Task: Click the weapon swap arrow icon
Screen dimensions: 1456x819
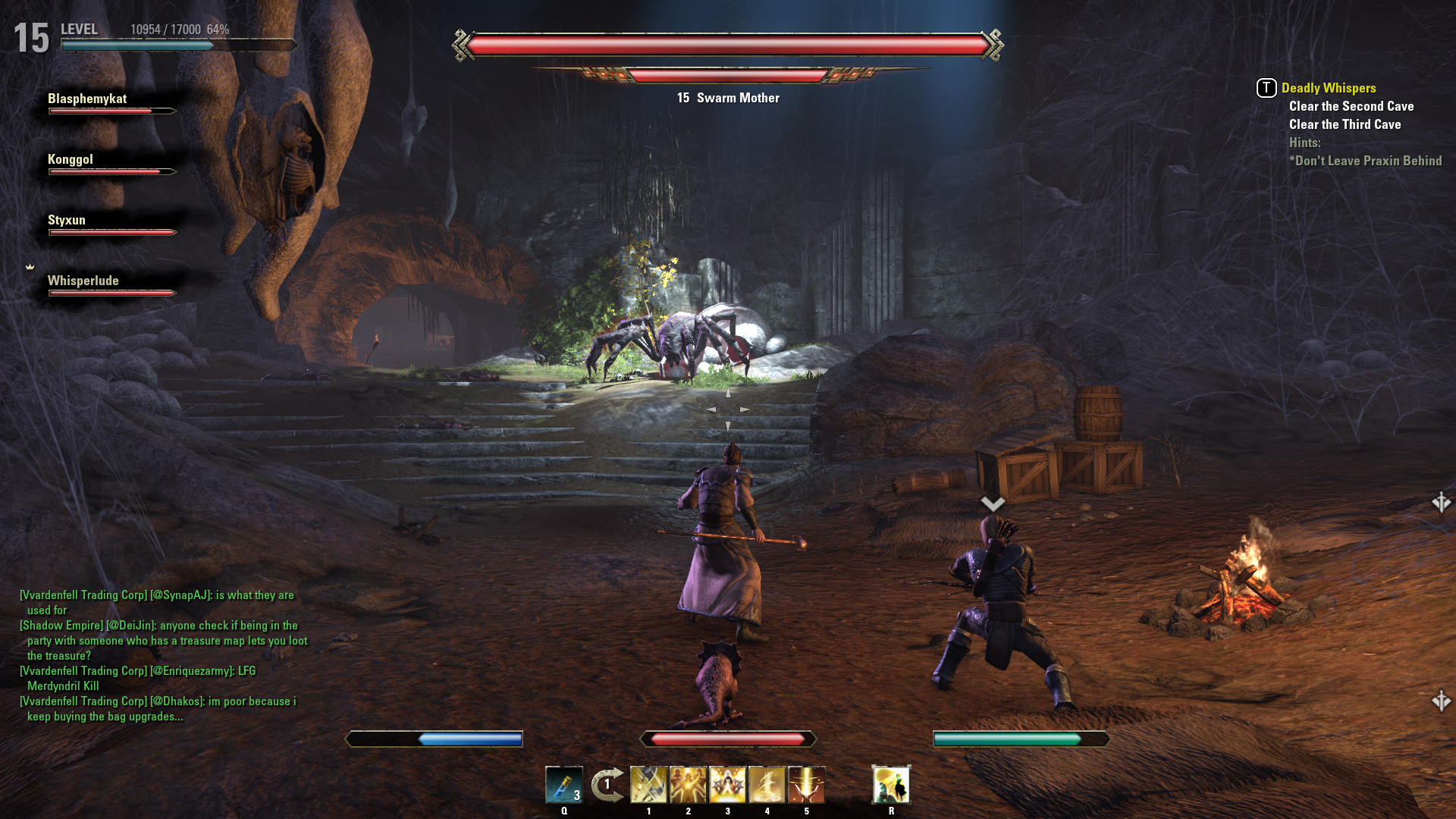Action: click(607, 785)
